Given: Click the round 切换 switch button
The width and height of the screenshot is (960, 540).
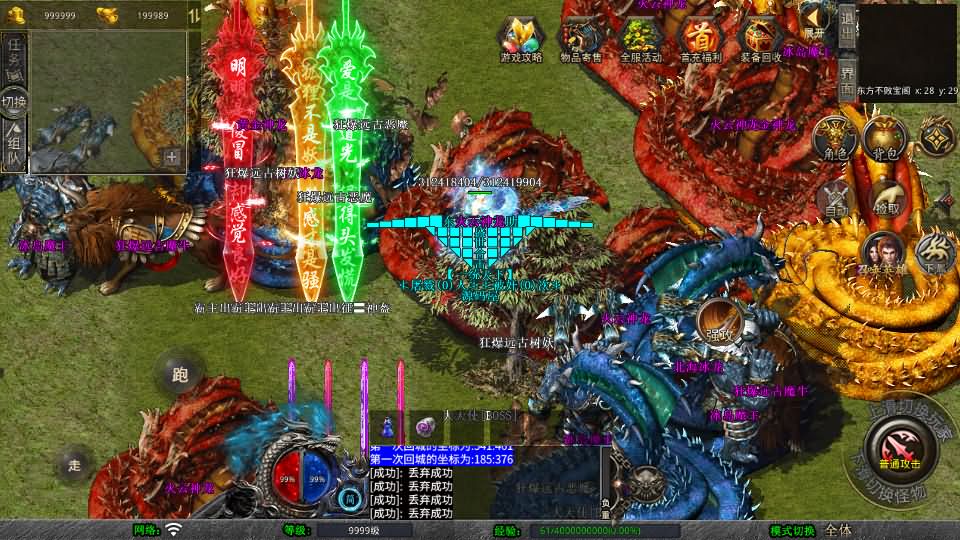Looking at the screenshot, I should pos(14,101).
